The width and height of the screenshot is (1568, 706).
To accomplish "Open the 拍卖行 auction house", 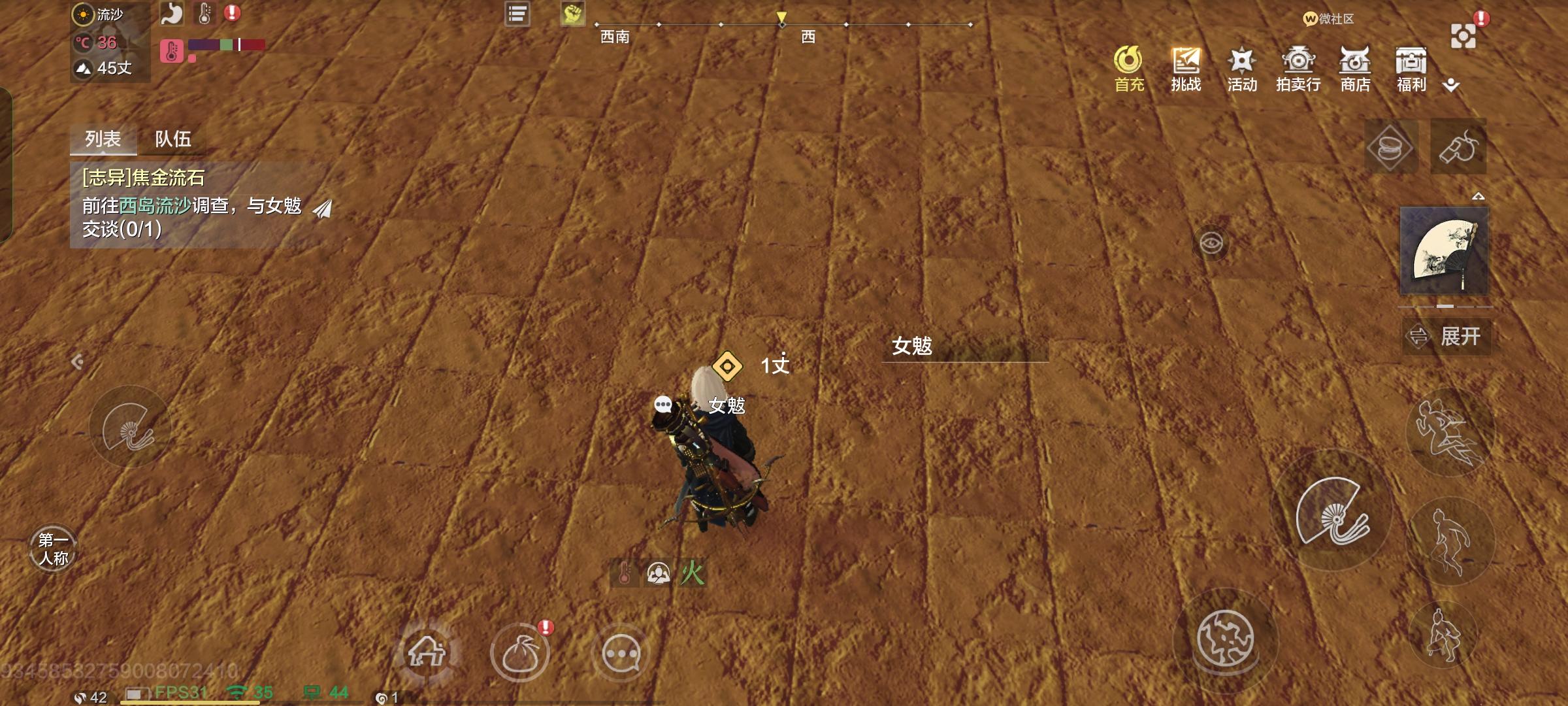I will (x=1298, y=65).
